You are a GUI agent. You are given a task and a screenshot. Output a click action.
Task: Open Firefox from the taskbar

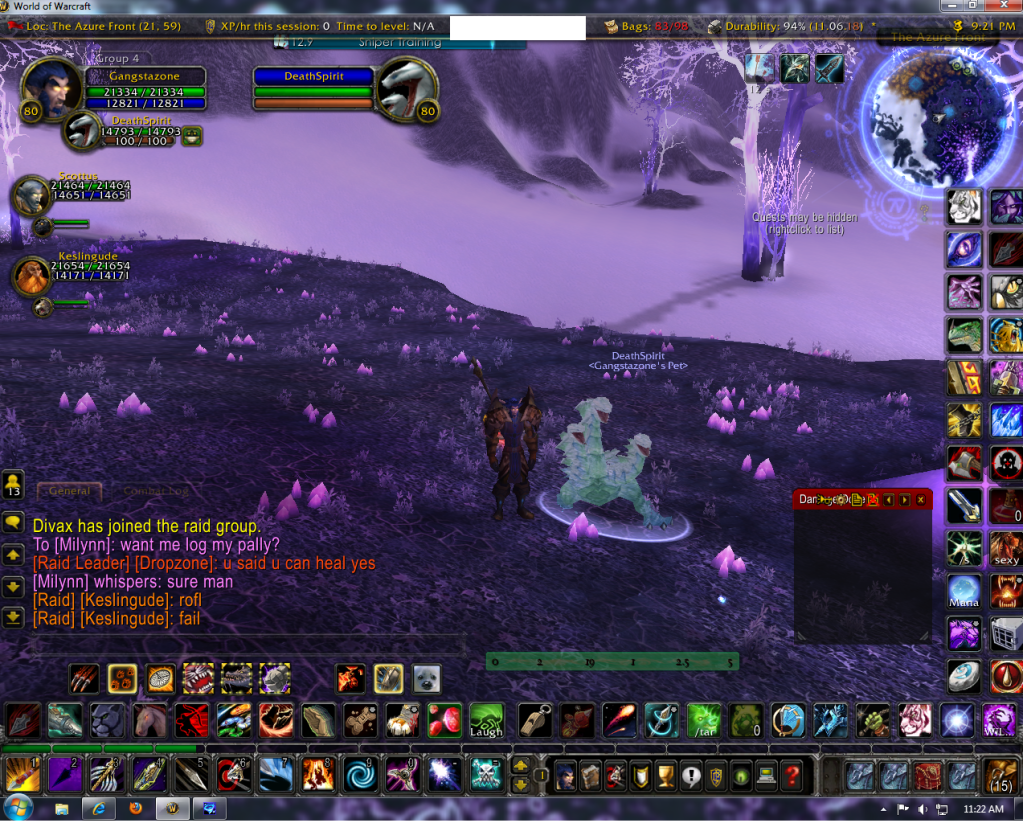point(136,807)
